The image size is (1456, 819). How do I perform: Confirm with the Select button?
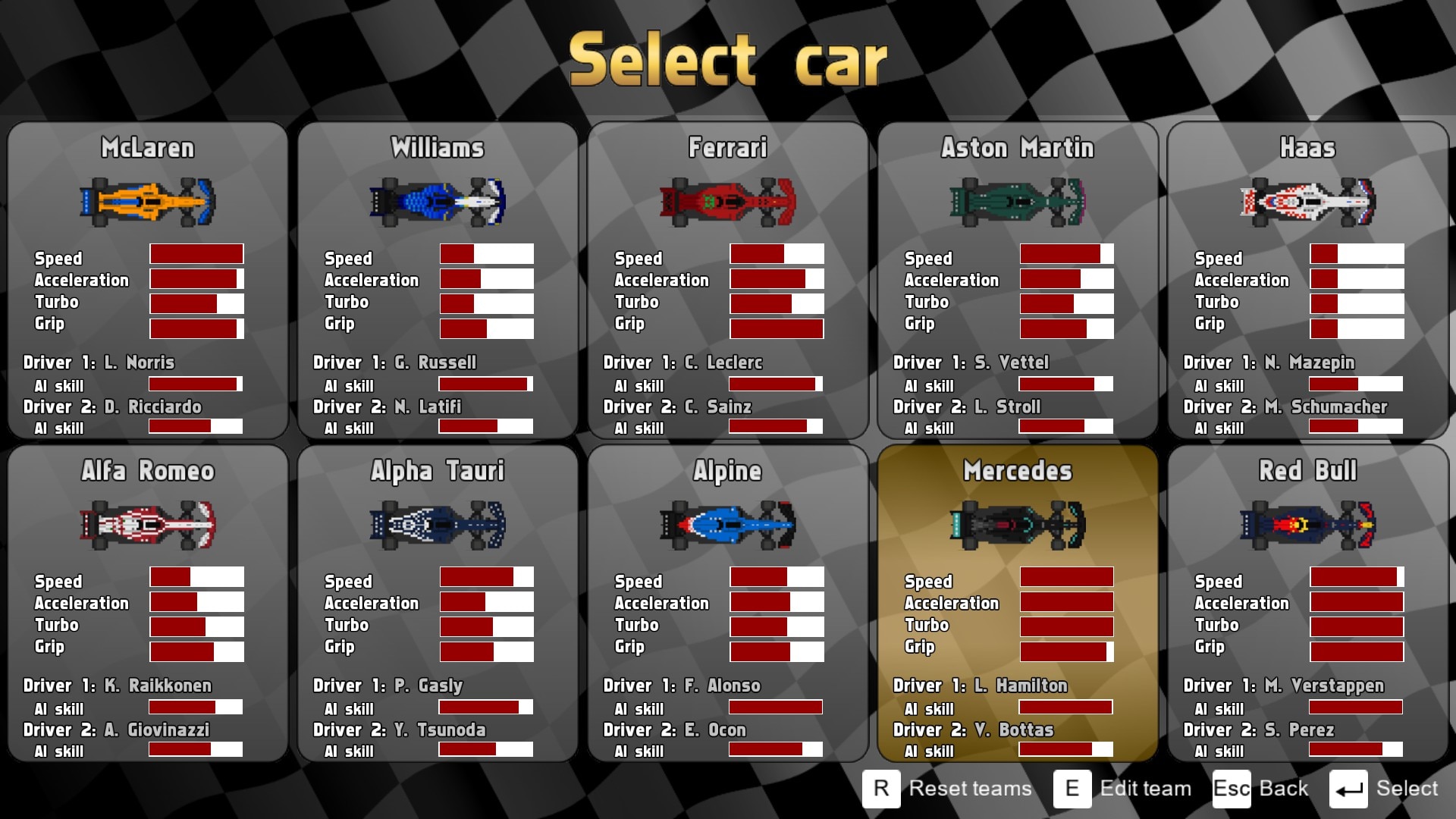(x=1384, y=789)
